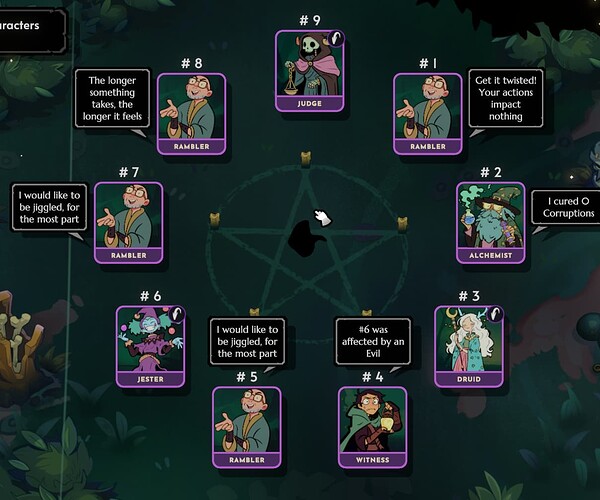Choose Rambler card #1
This screenshot has width=600, height=500.
tap(428, 113)
